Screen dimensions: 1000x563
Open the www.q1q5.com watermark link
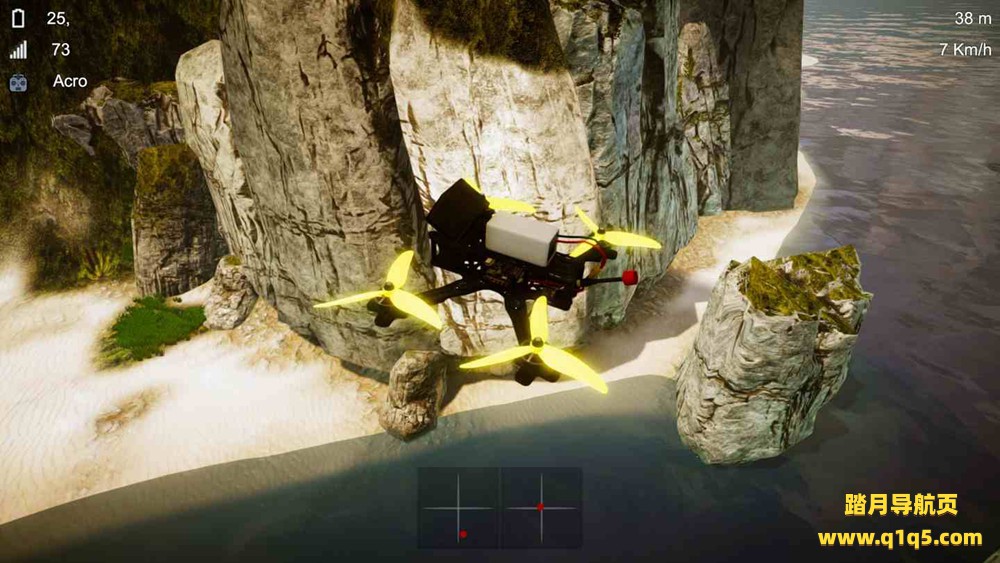pos(899,538)
